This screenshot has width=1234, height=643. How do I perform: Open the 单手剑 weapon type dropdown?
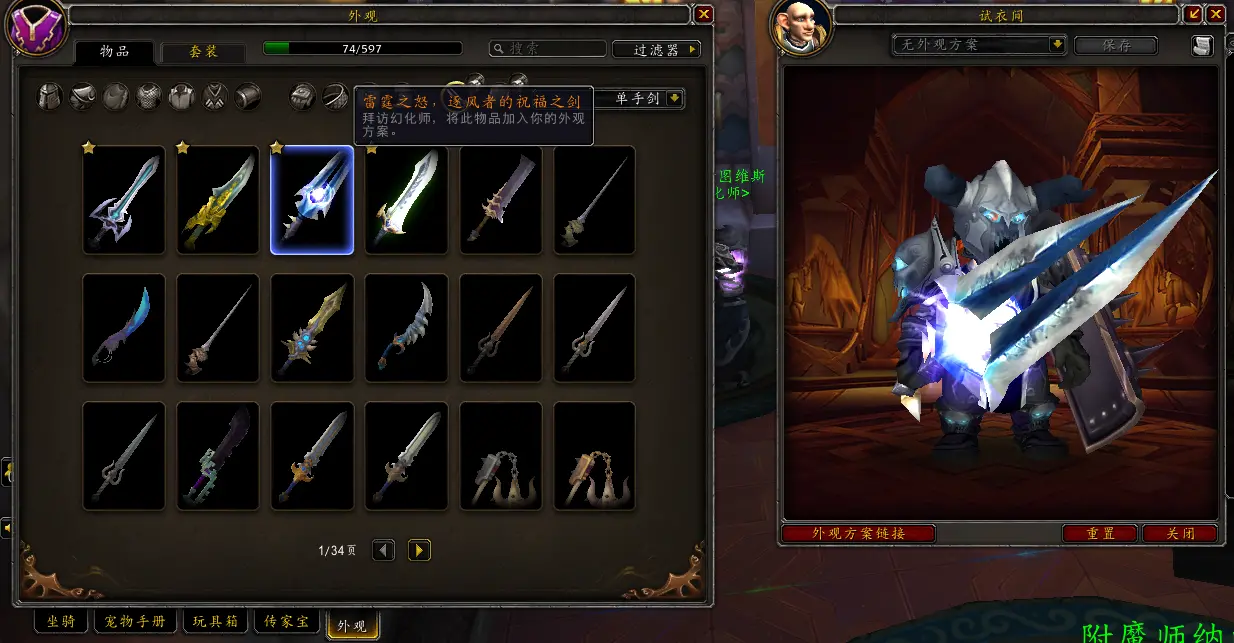pos(675,98)
